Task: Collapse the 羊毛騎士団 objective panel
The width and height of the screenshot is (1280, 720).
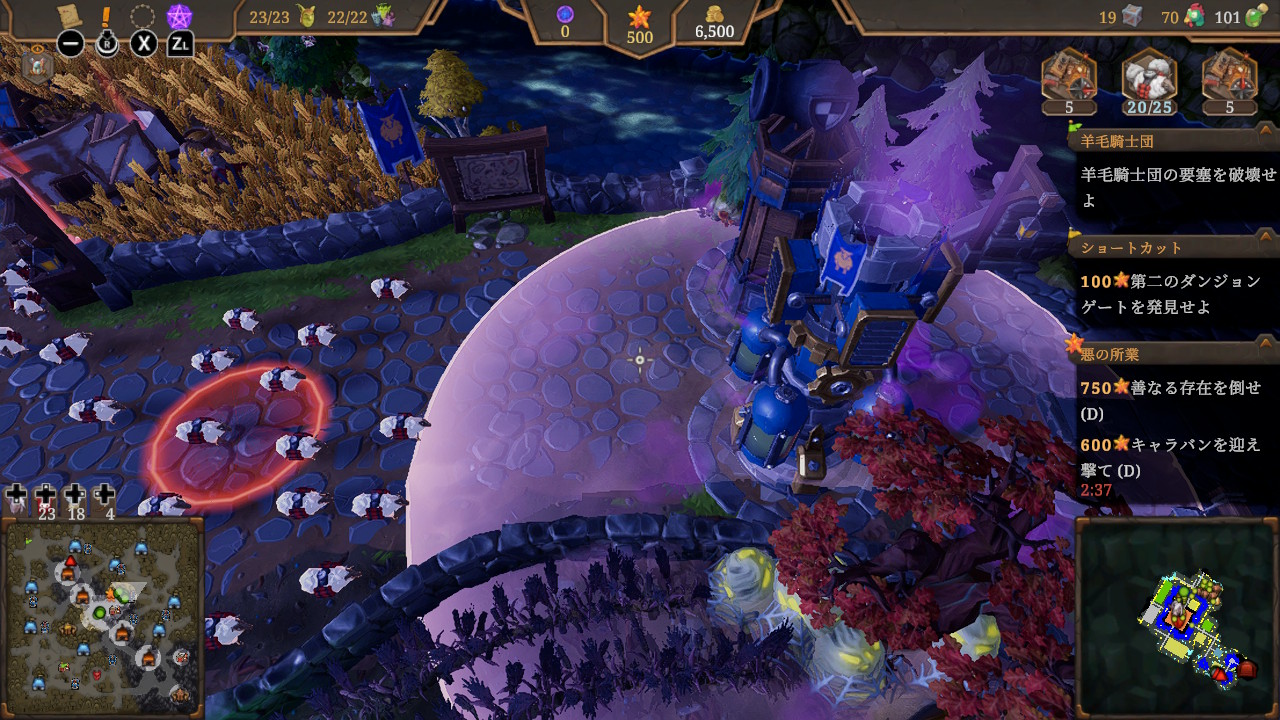Action: [1264, 141]
